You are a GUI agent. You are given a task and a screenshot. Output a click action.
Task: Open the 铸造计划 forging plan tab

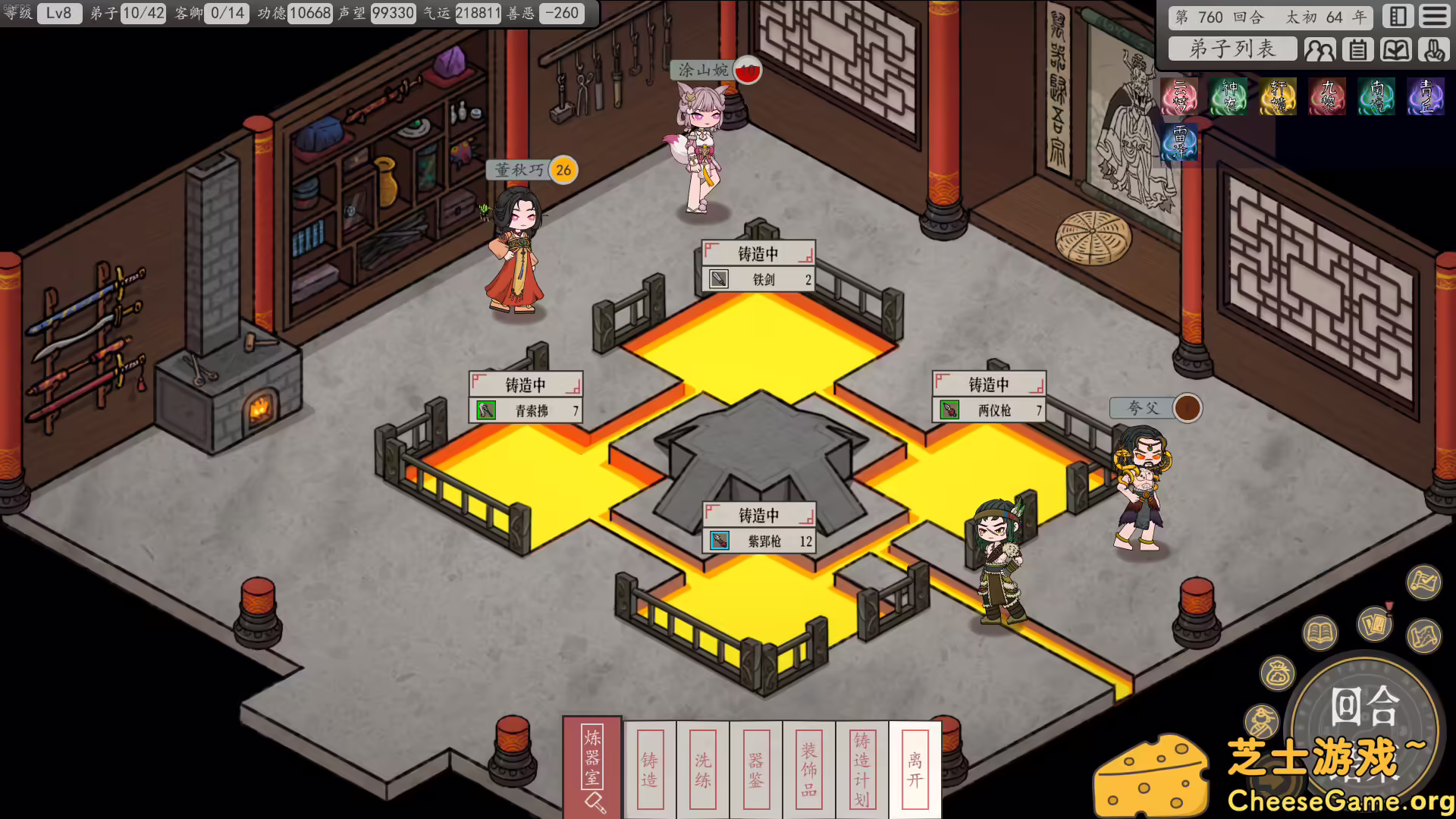point(860,770)
